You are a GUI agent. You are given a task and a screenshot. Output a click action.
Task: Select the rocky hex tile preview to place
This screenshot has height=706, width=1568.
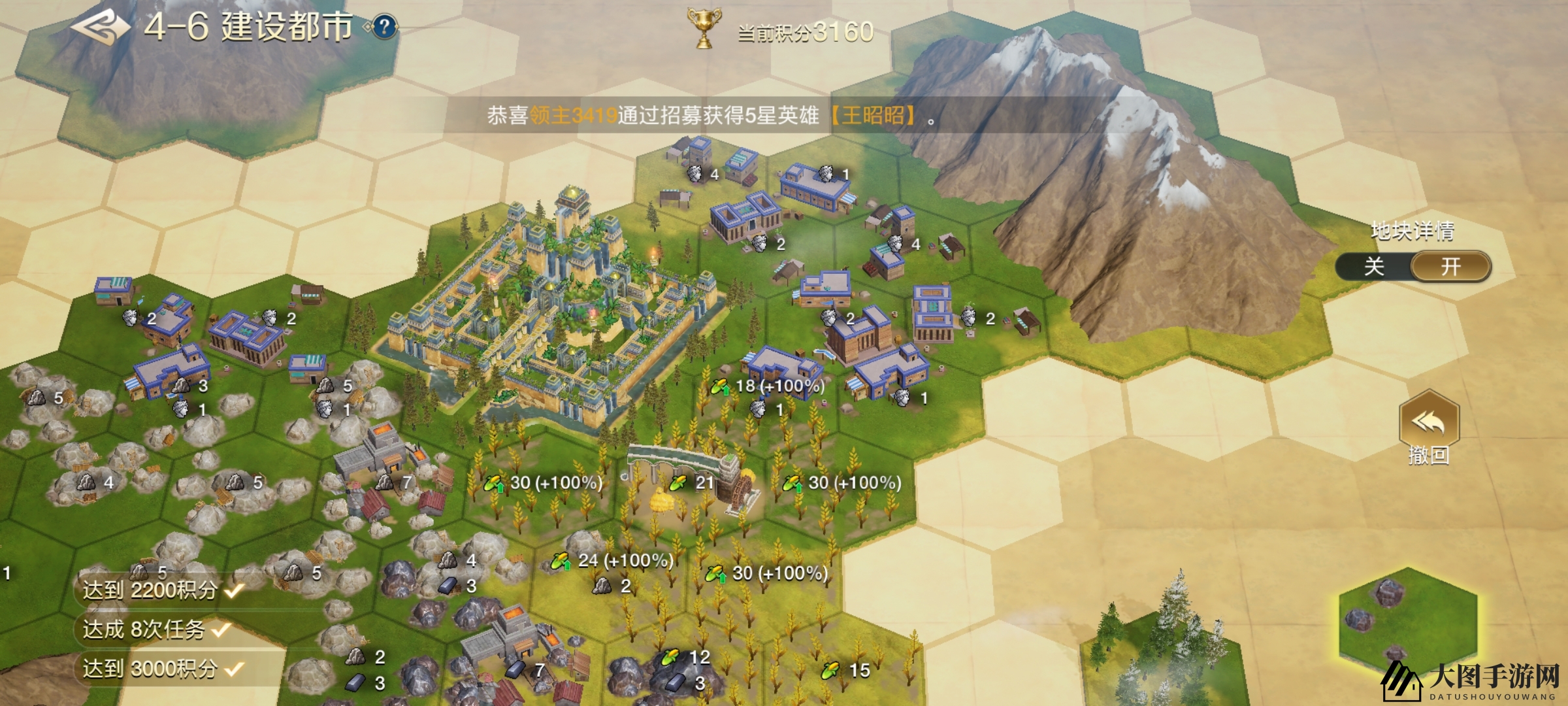(x=1407, y=624)
